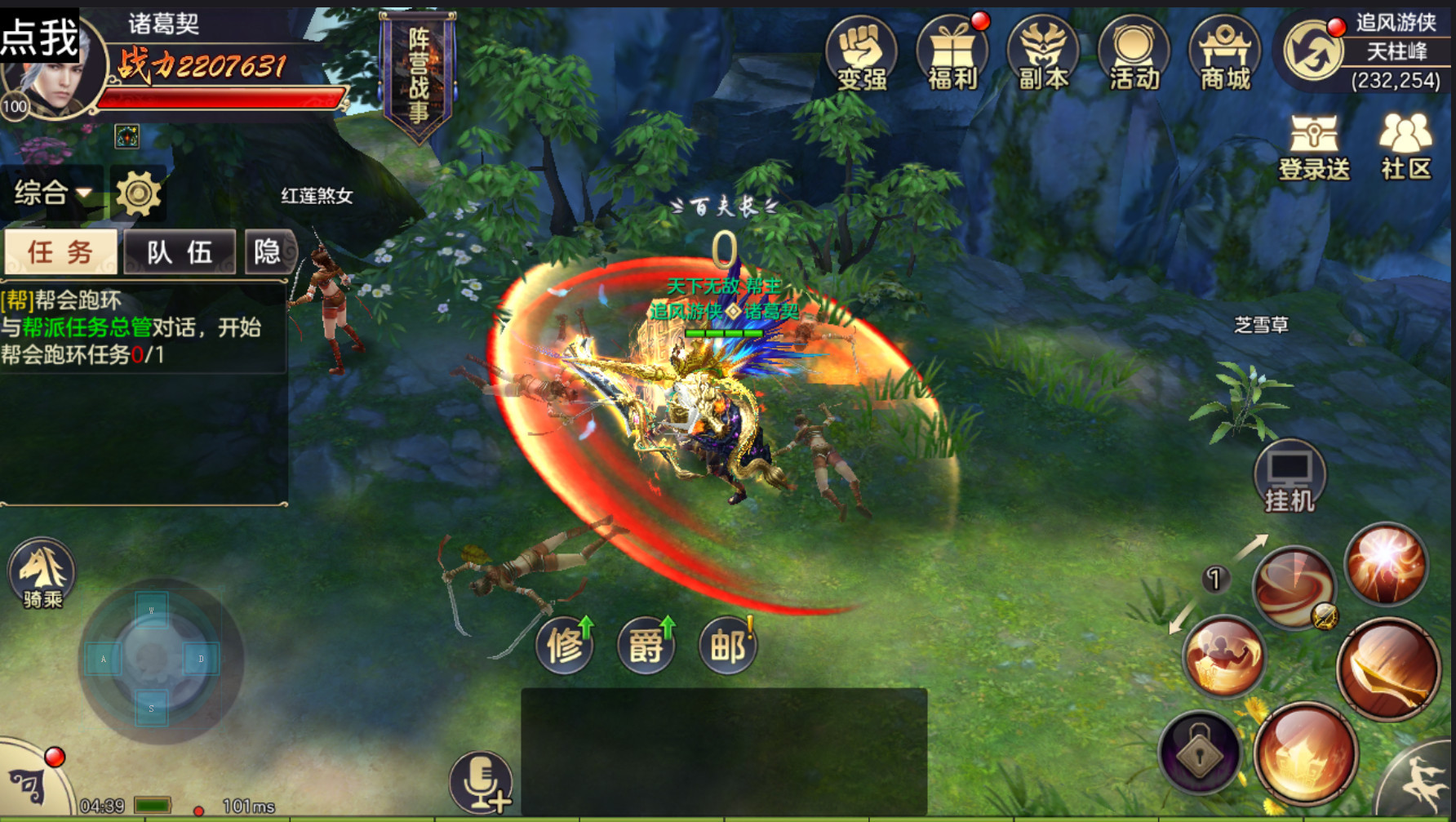
Task: Open the 阵营战事 faction war banner
Action: pyautogui.click(x=419, y=75)
